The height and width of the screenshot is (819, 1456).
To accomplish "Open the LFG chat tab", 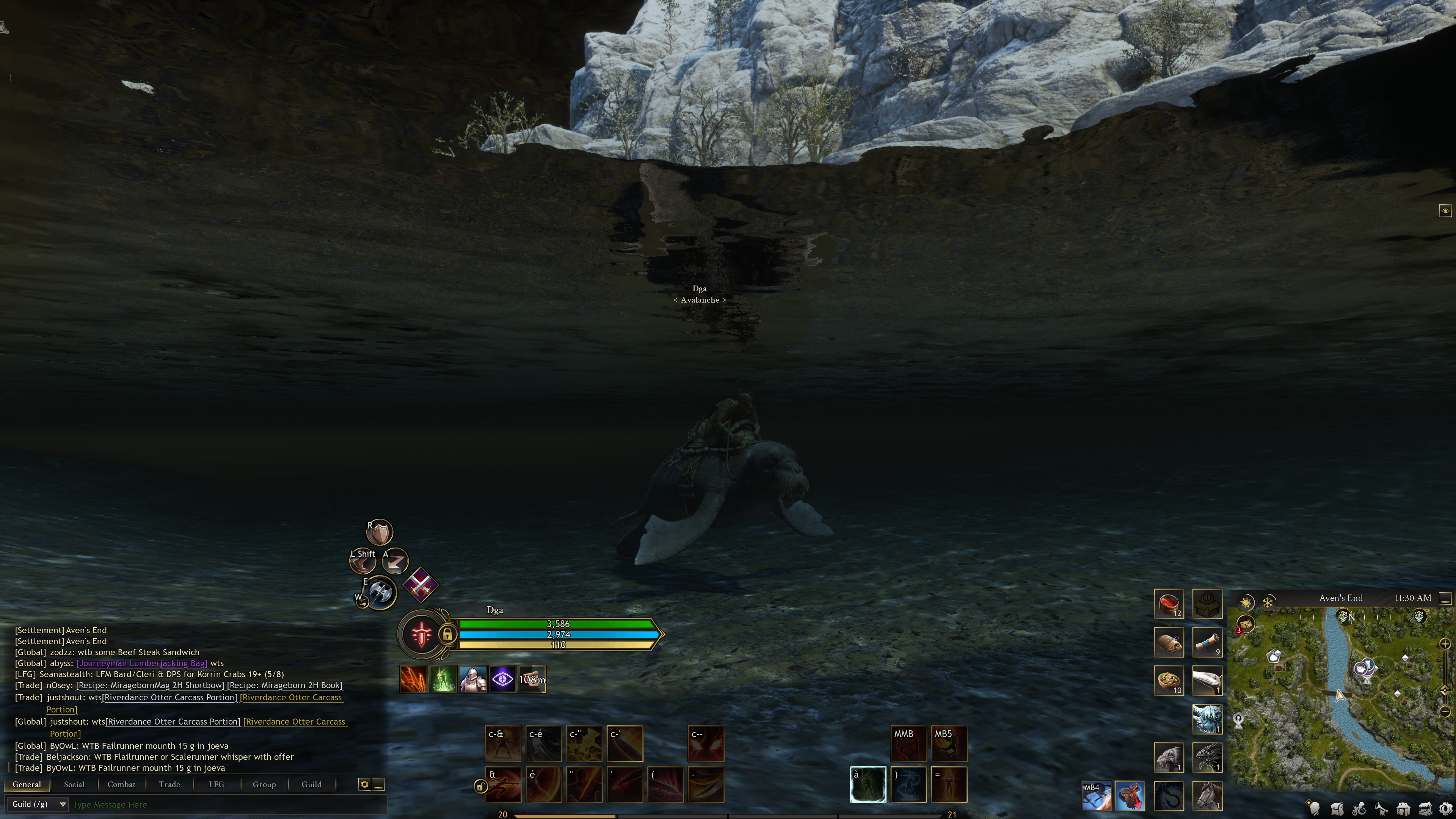I will point(217,784).
